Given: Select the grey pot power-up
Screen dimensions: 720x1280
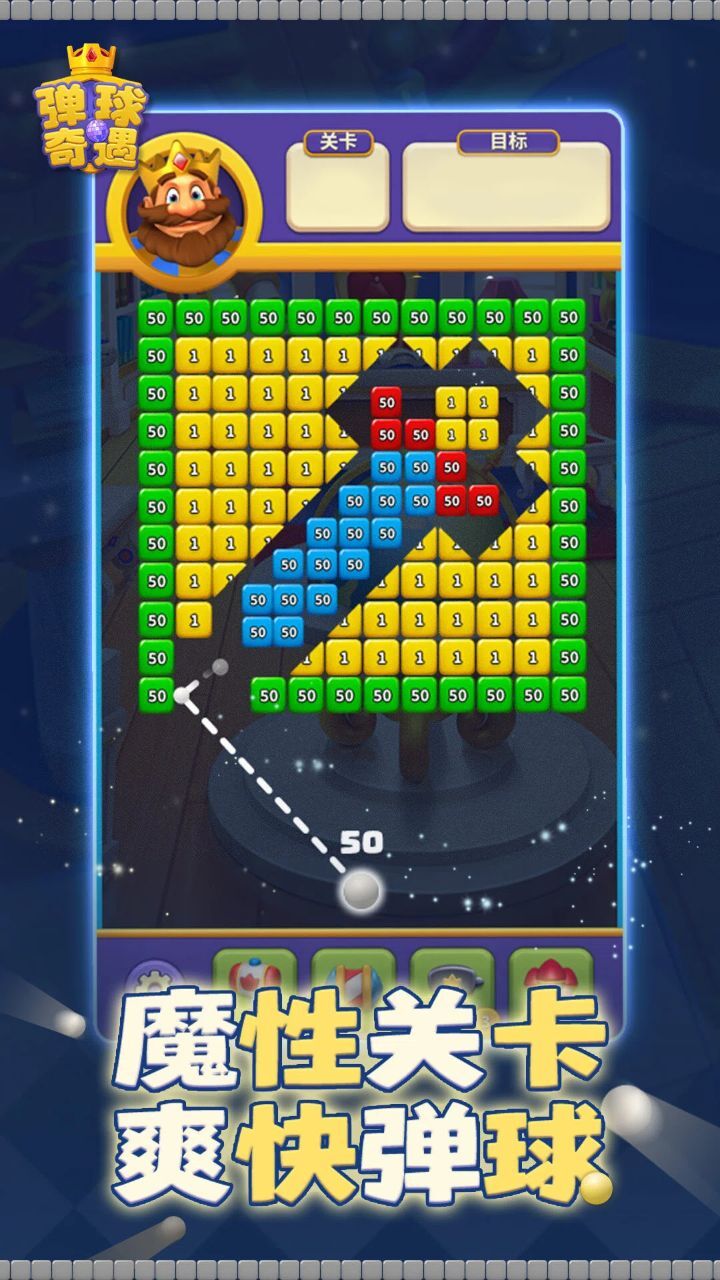Looking at the screenshot, I should (452, 973).
